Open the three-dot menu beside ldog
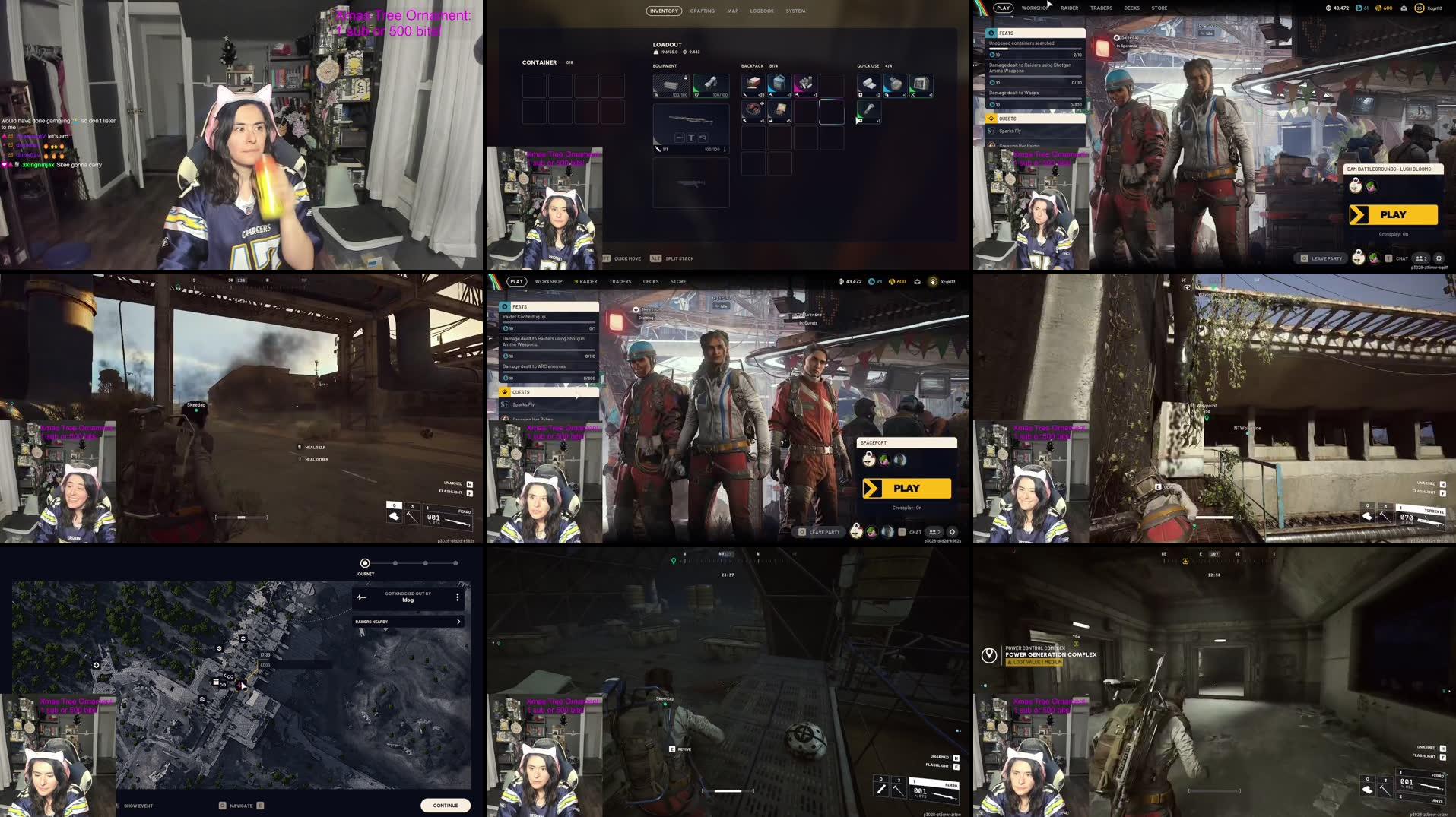This screenshot has height=817, width=1456. click(x=457, y=597)
